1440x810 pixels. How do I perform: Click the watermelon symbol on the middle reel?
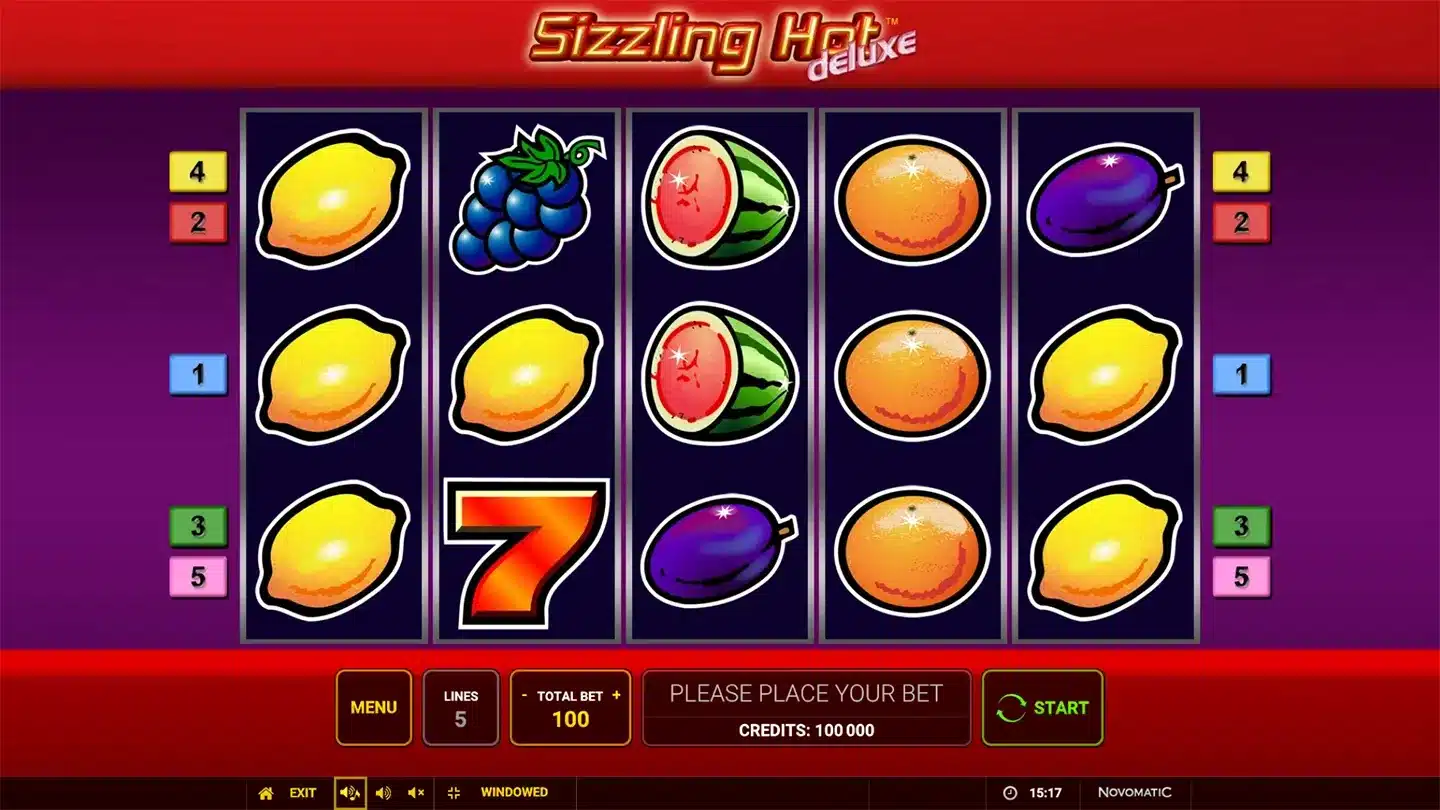(x=718, y=375)
